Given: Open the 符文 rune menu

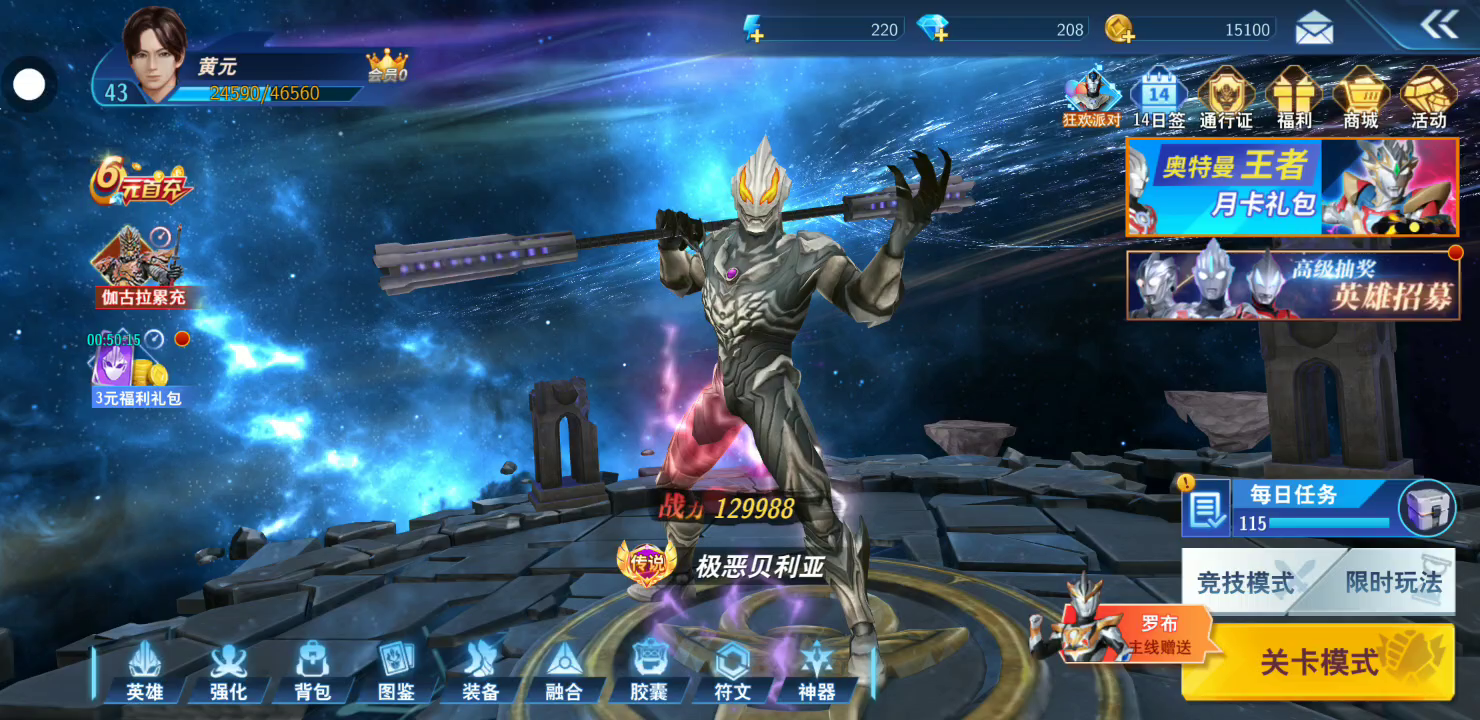Looking at the screenshot, I should (x=733, y=670).
